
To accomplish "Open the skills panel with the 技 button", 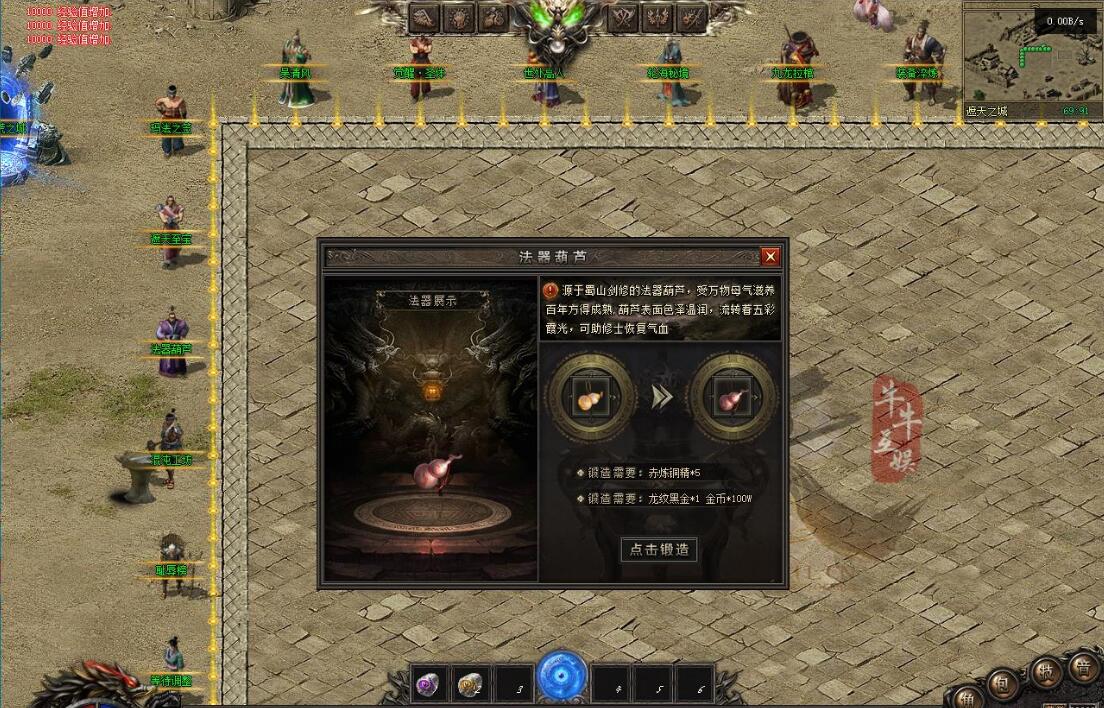I will (x=1045, y=672).
